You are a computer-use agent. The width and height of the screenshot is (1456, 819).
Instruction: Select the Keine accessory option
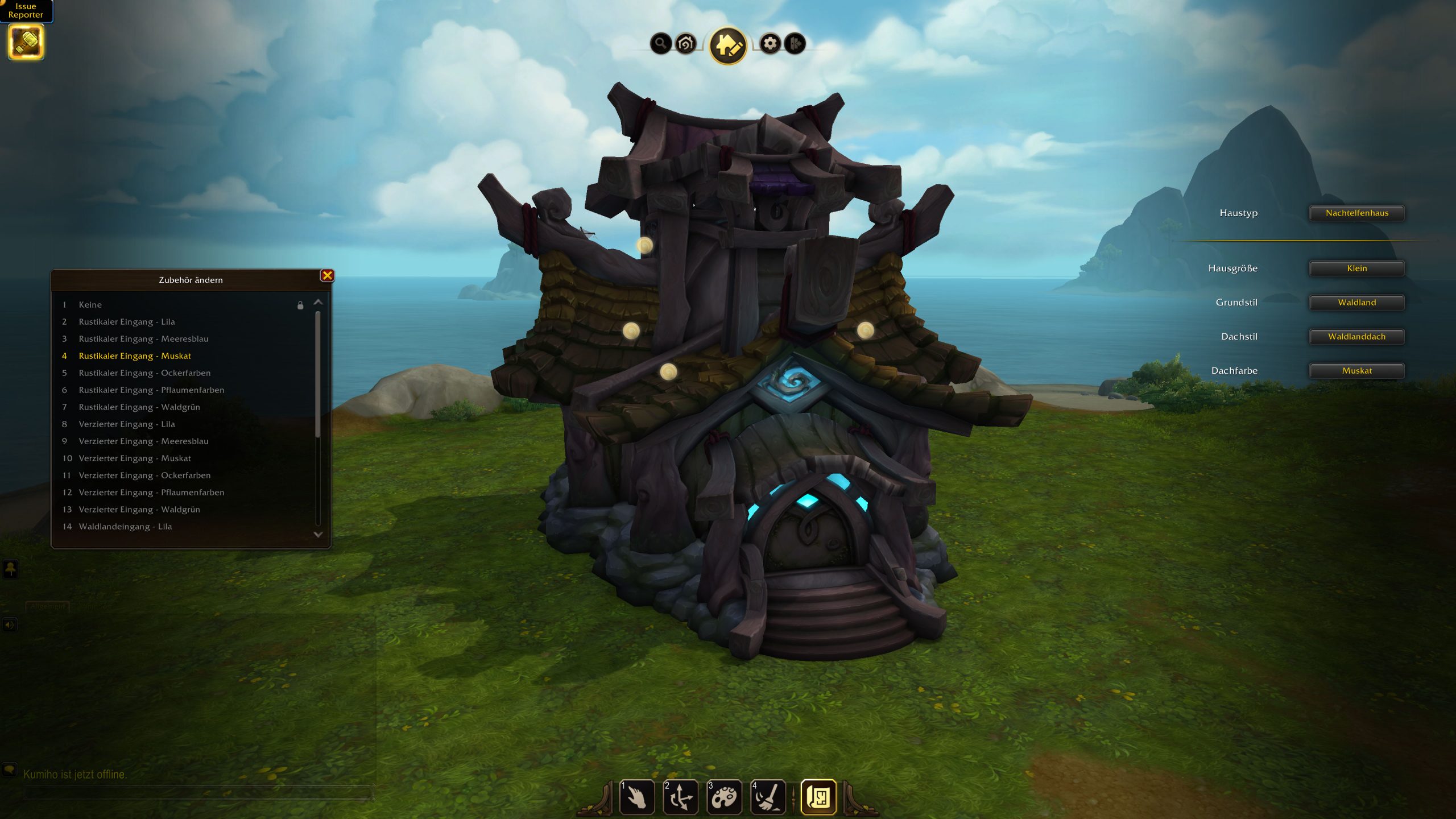(x=90, y=305)
